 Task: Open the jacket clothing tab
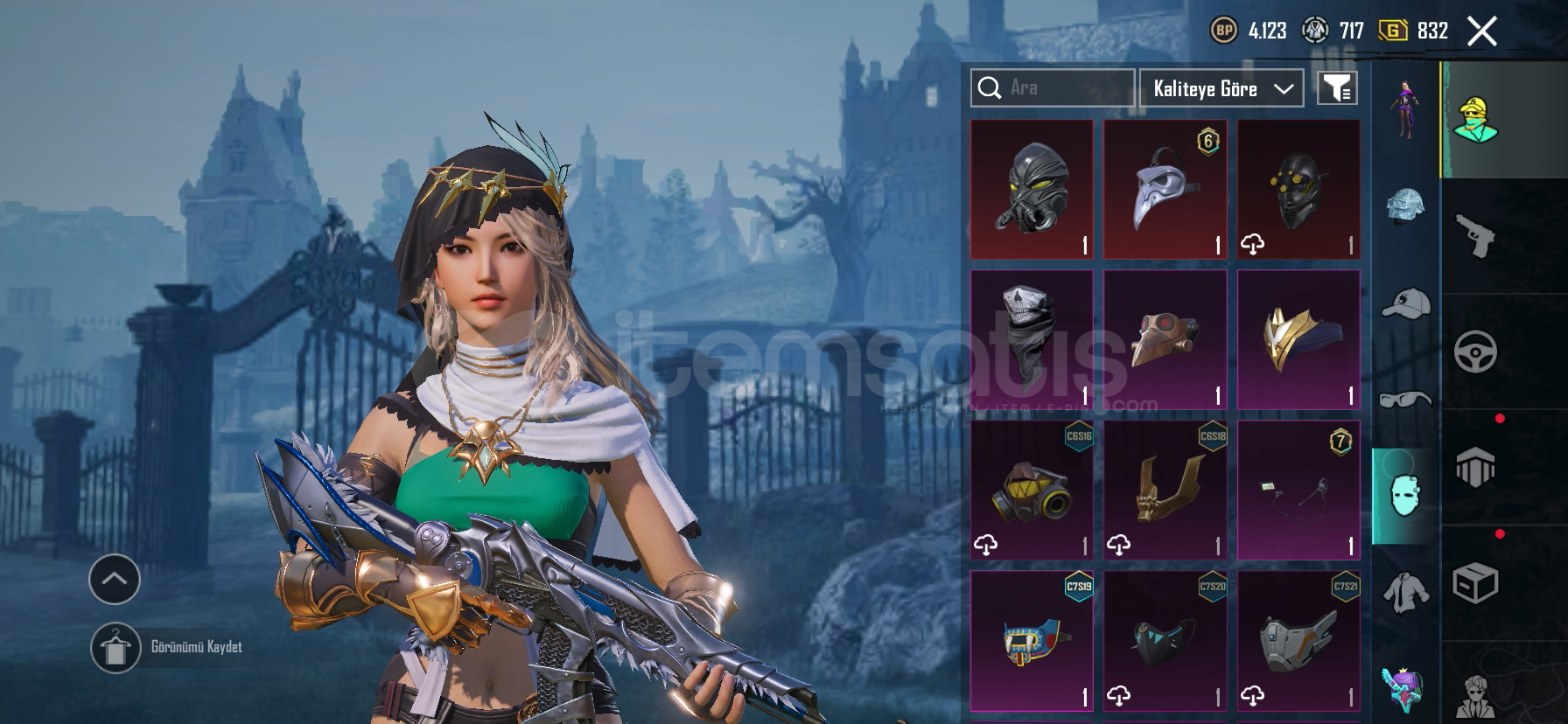pos(1405,592)
